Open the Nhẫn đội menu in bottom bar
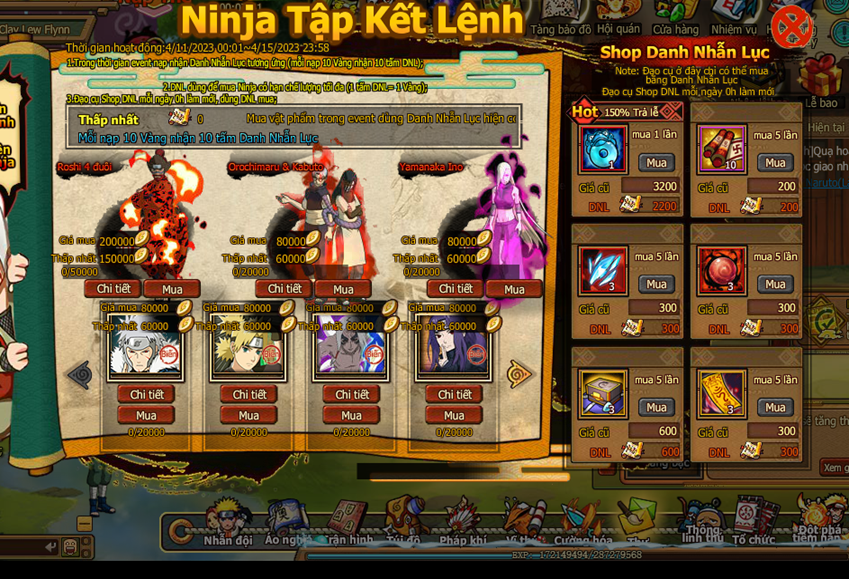 pyautogui.click(x=228, y=523)
